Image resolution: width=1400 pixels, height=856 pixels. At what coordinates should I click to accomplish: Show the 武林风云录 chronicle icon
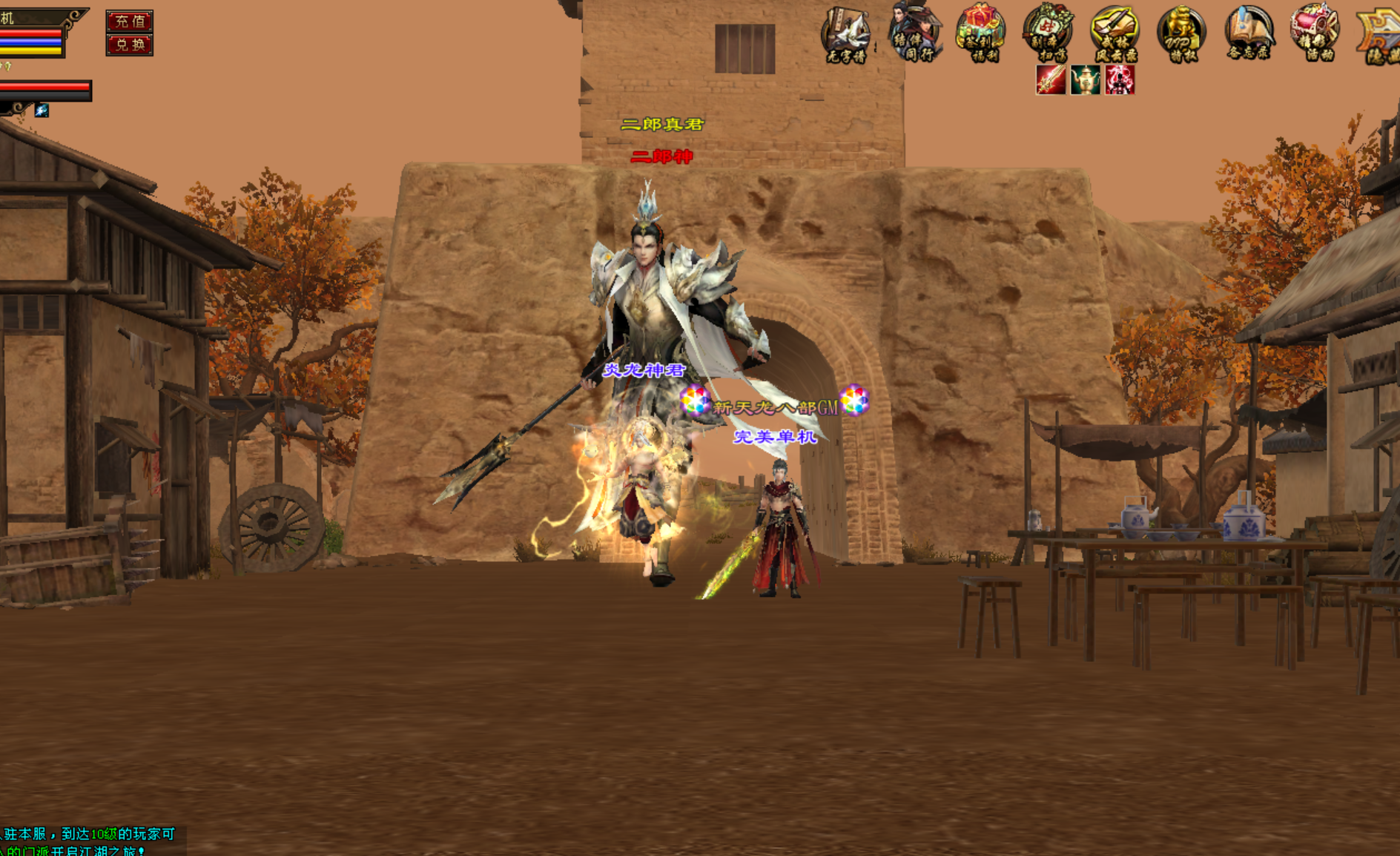coord(1115,33)
